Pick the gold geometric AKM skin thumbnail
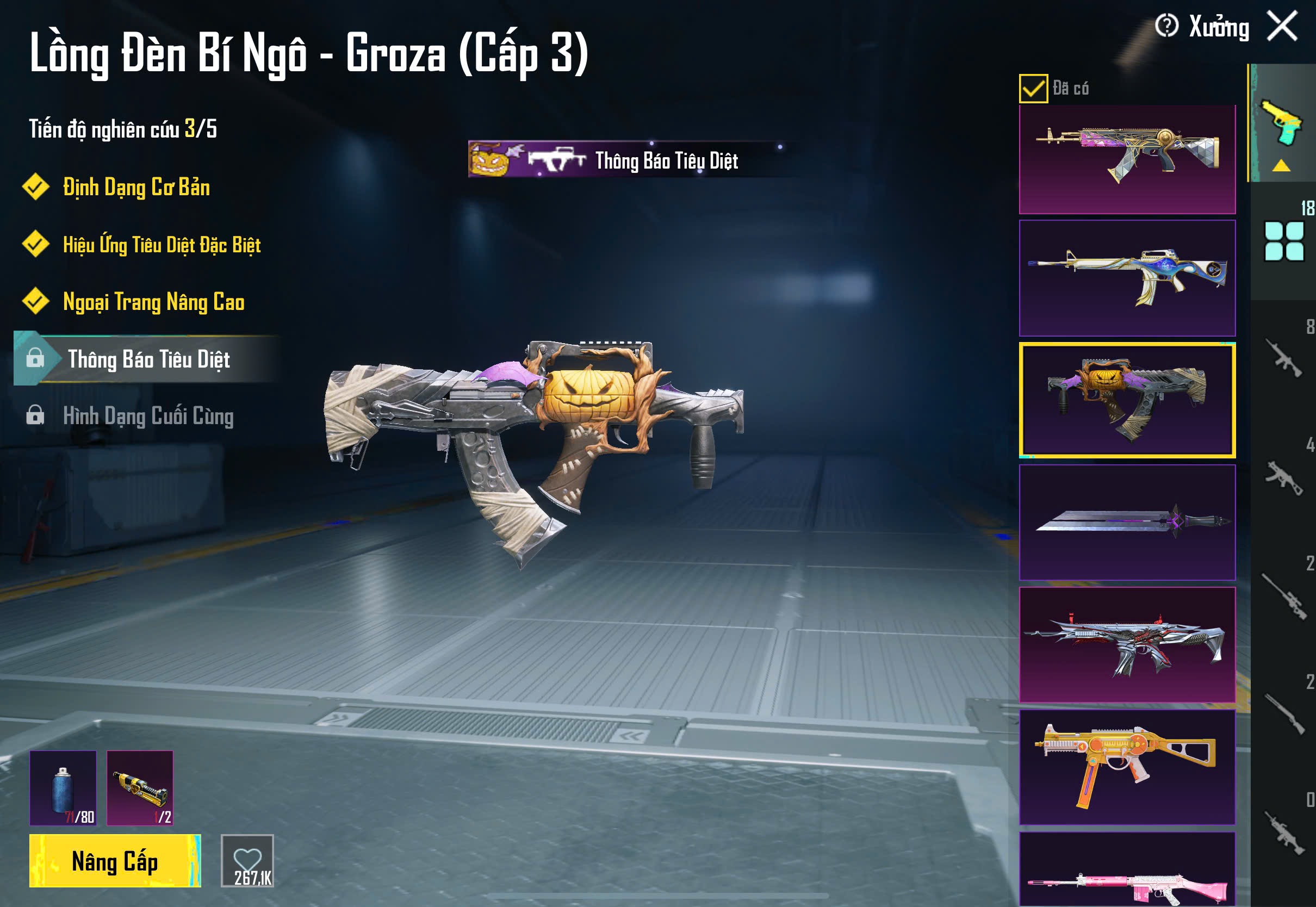The height and width of the screenshot is (907, 1316). click(1127, 159)
